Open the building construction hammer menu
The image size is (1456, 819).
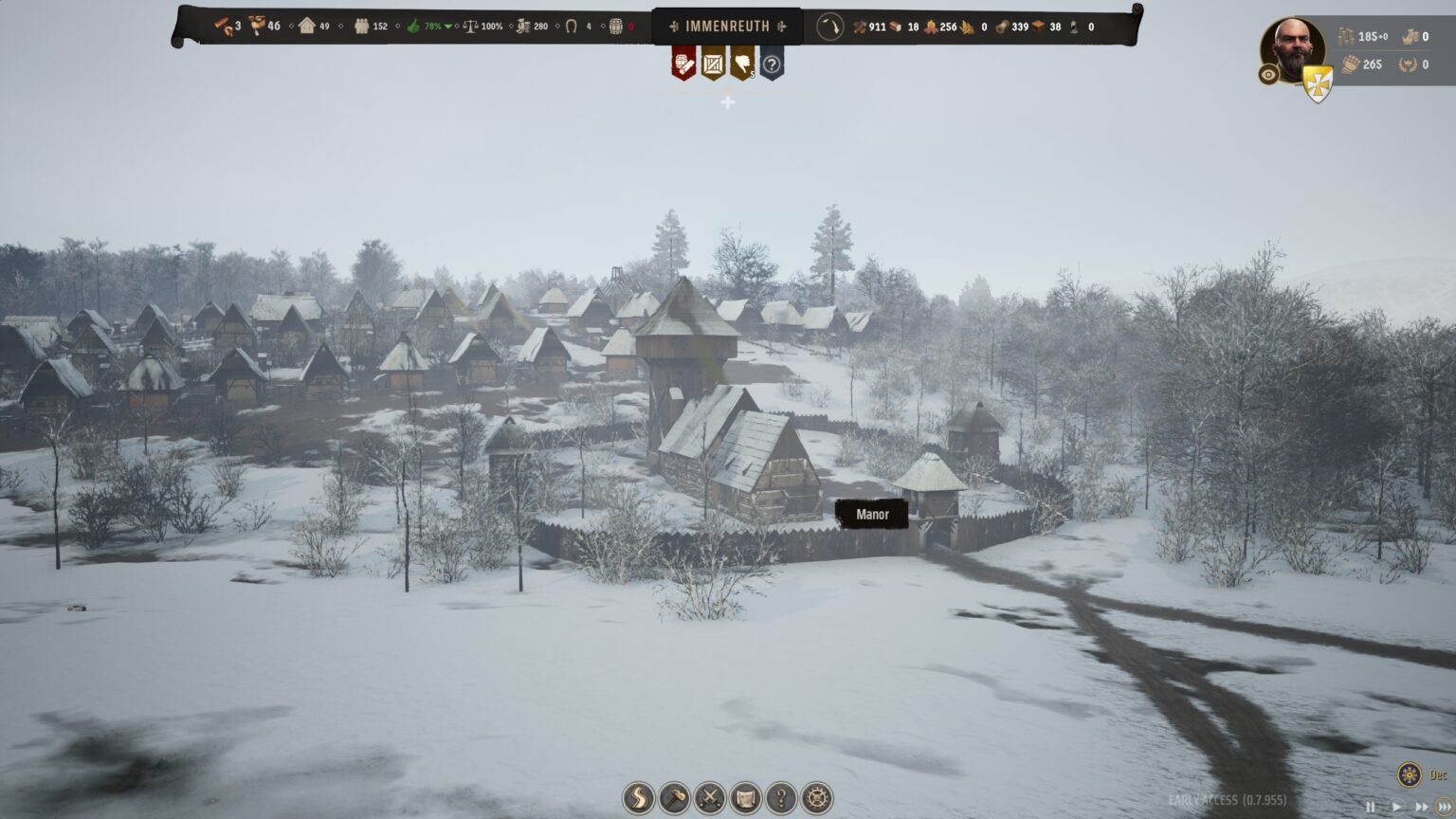pyautogui.click(x=675, y=798)
